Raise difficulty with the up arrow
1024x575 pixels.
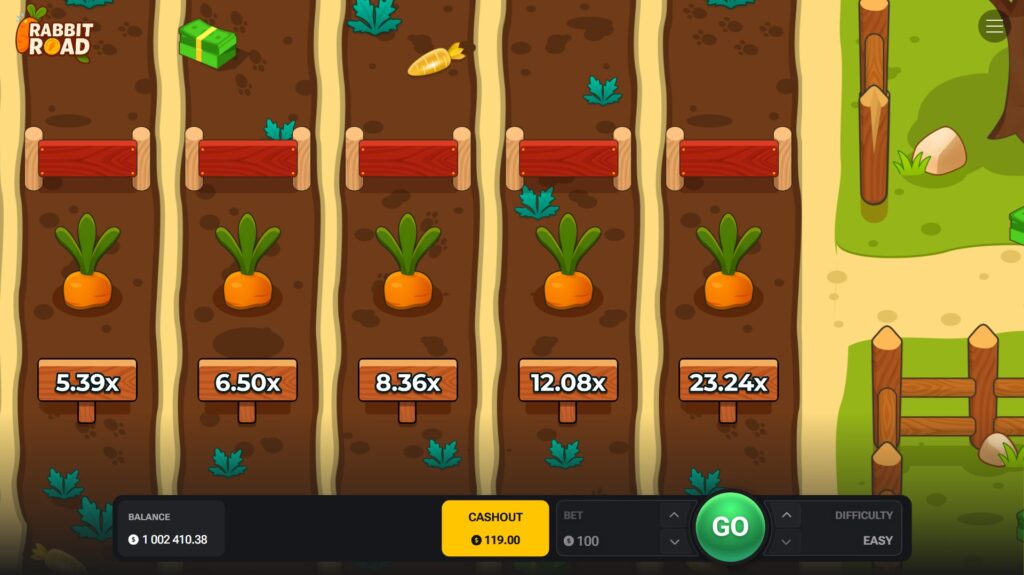tap(787, 516)
